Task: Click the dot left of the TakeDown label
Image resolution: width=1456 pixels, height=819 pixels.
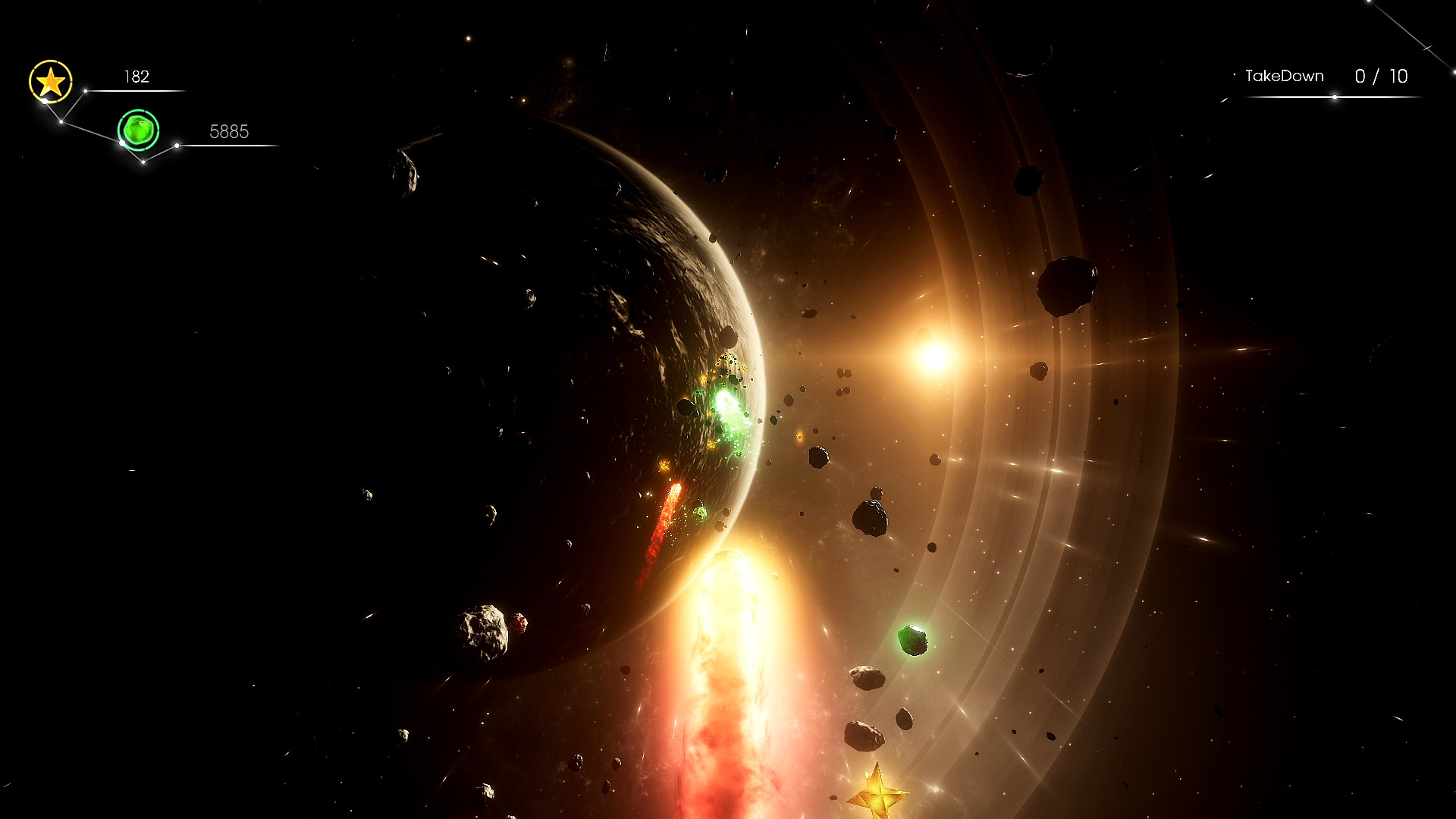Action: (x=1235, y=74)
